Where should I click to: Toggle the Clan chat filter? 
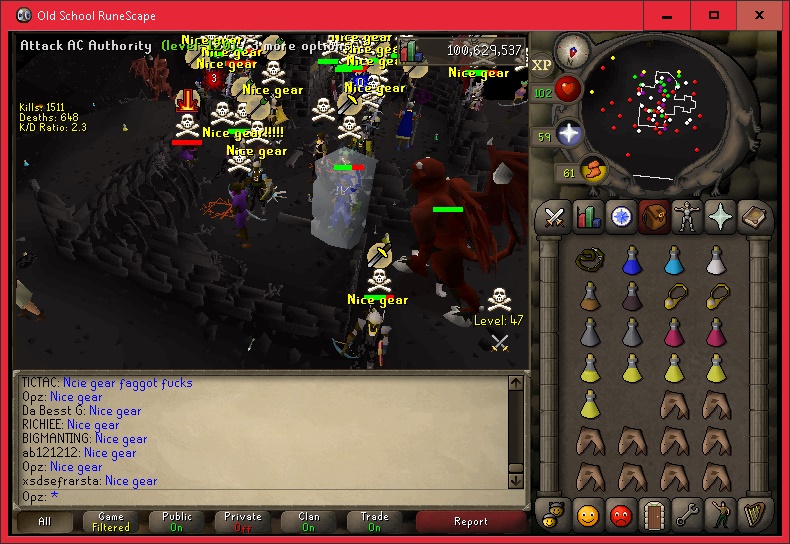pos(309,521)
